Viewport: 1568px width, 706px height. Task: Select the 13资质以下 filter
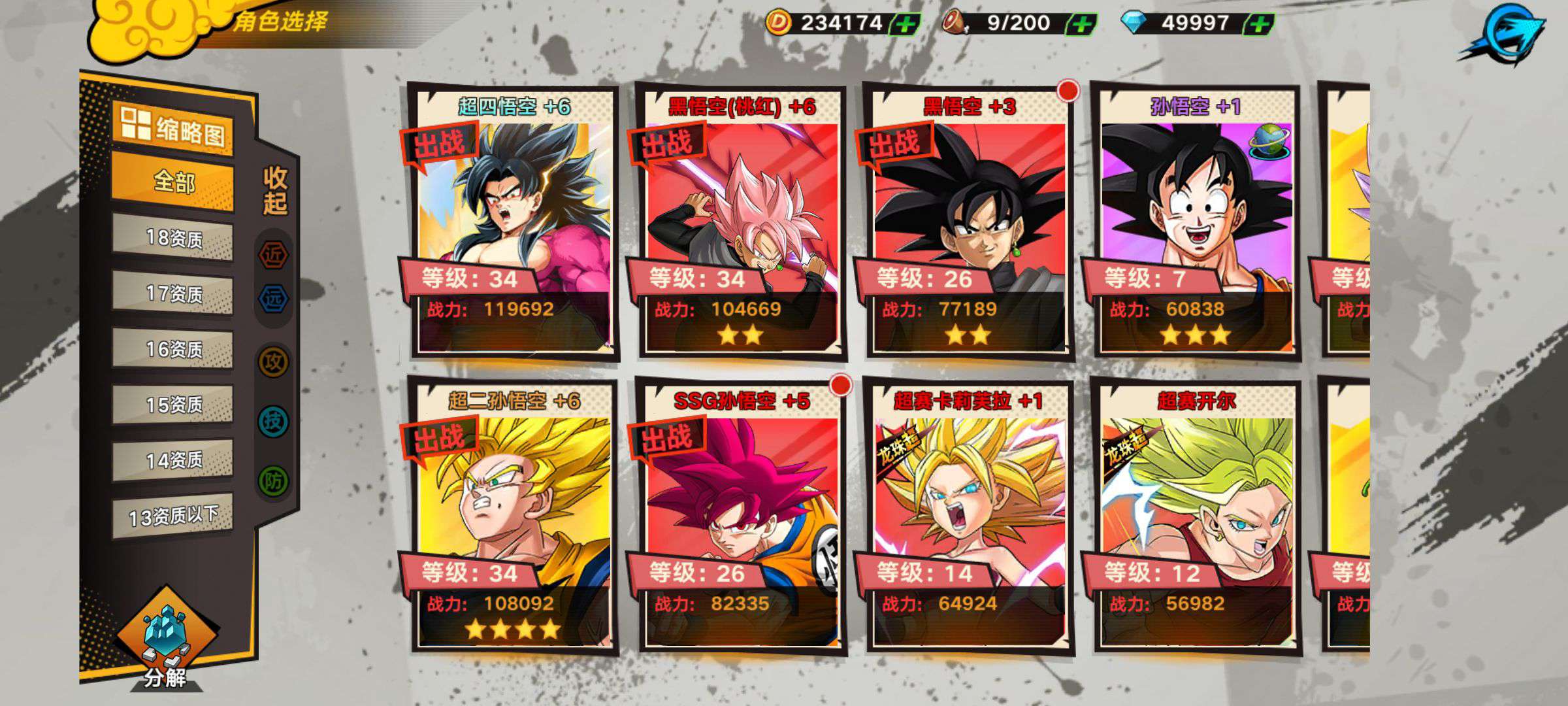[x=173, y=516]
